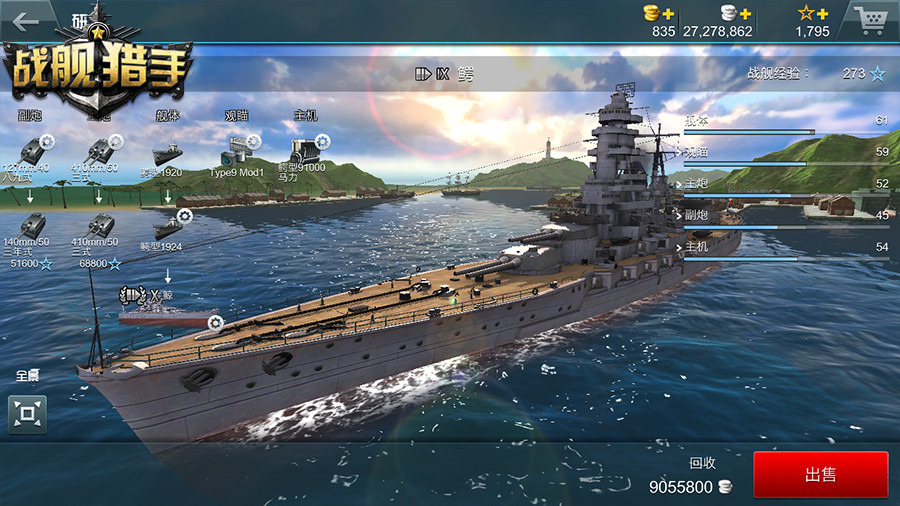This screenshot has height=506, width=900.
Task: Go back with the arrow button
Action: coord(23,21)
